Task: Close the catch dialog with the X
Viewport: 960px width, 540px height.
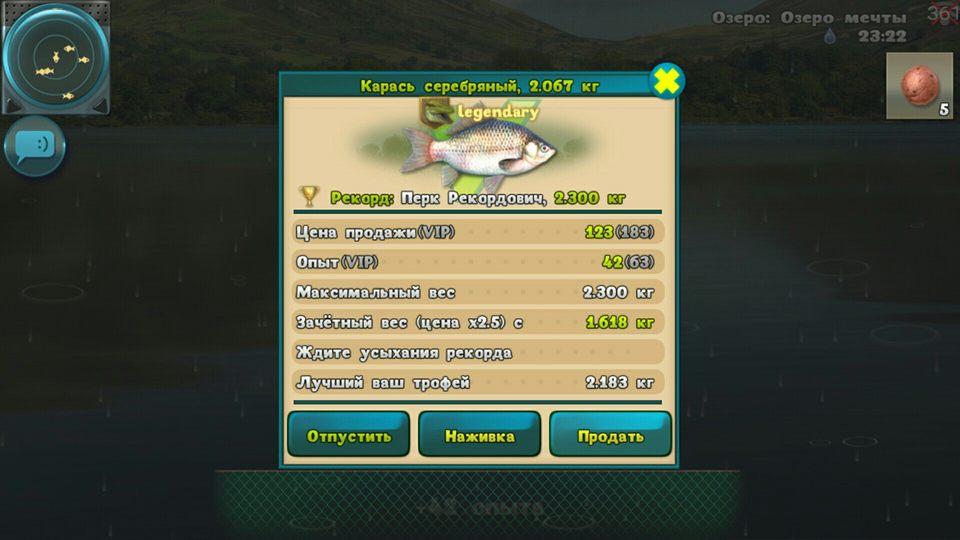Action: pos(666,81)
